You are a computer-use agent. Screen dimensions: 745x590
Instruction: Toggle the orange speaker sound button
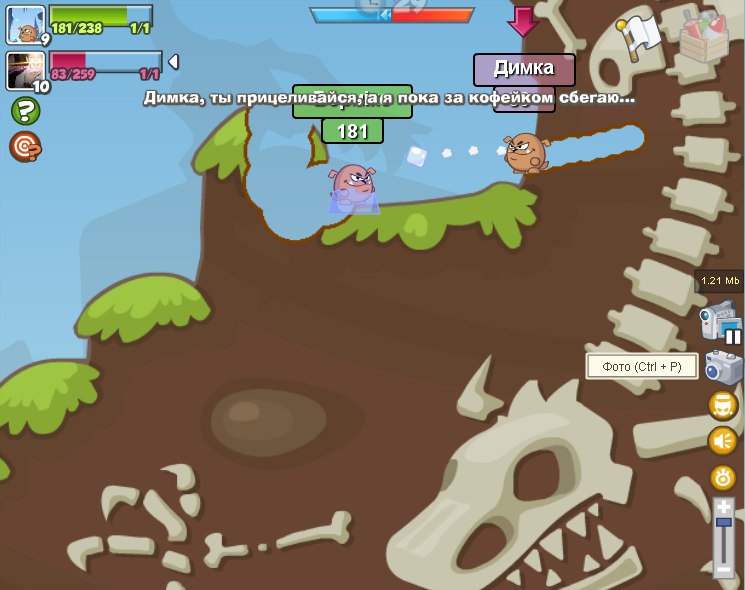[x=723, y=441]
